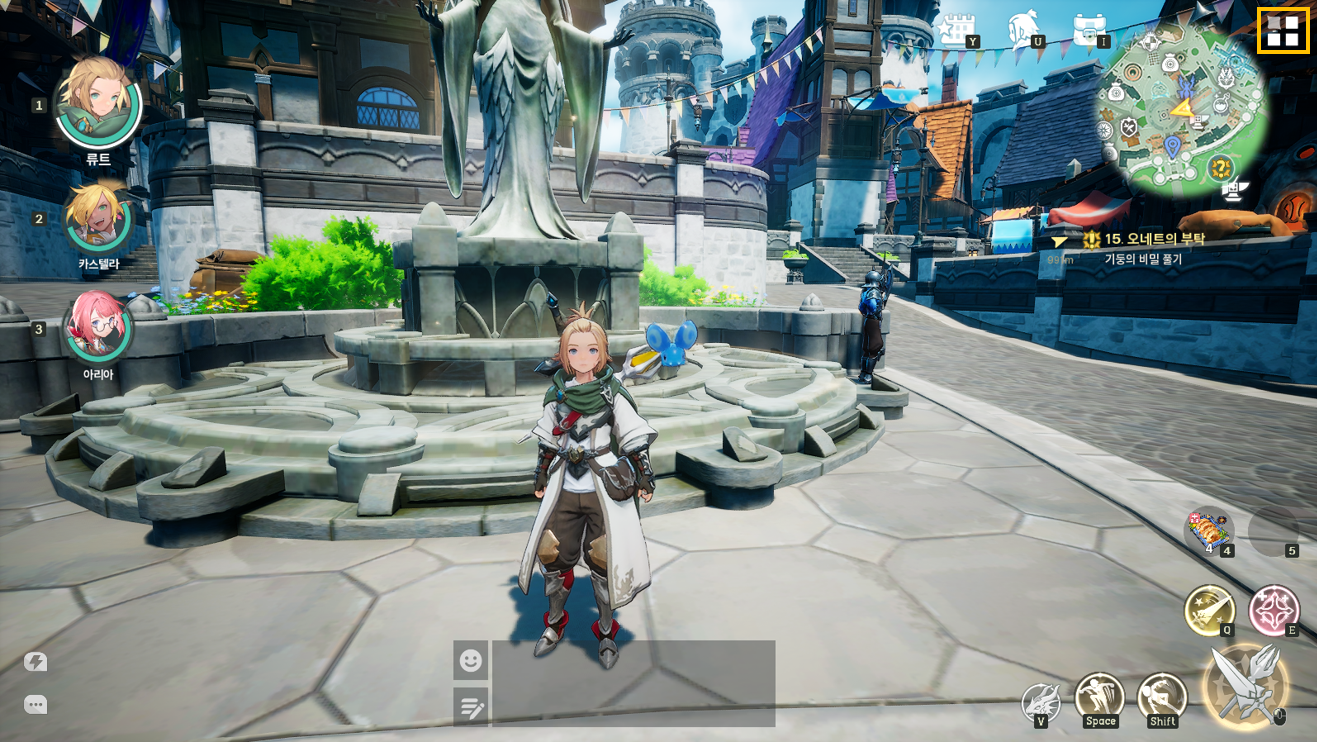Open the calendar events icon
Image resolution: width=1317 pixels, height=742 pixels.
click(957, 29)
